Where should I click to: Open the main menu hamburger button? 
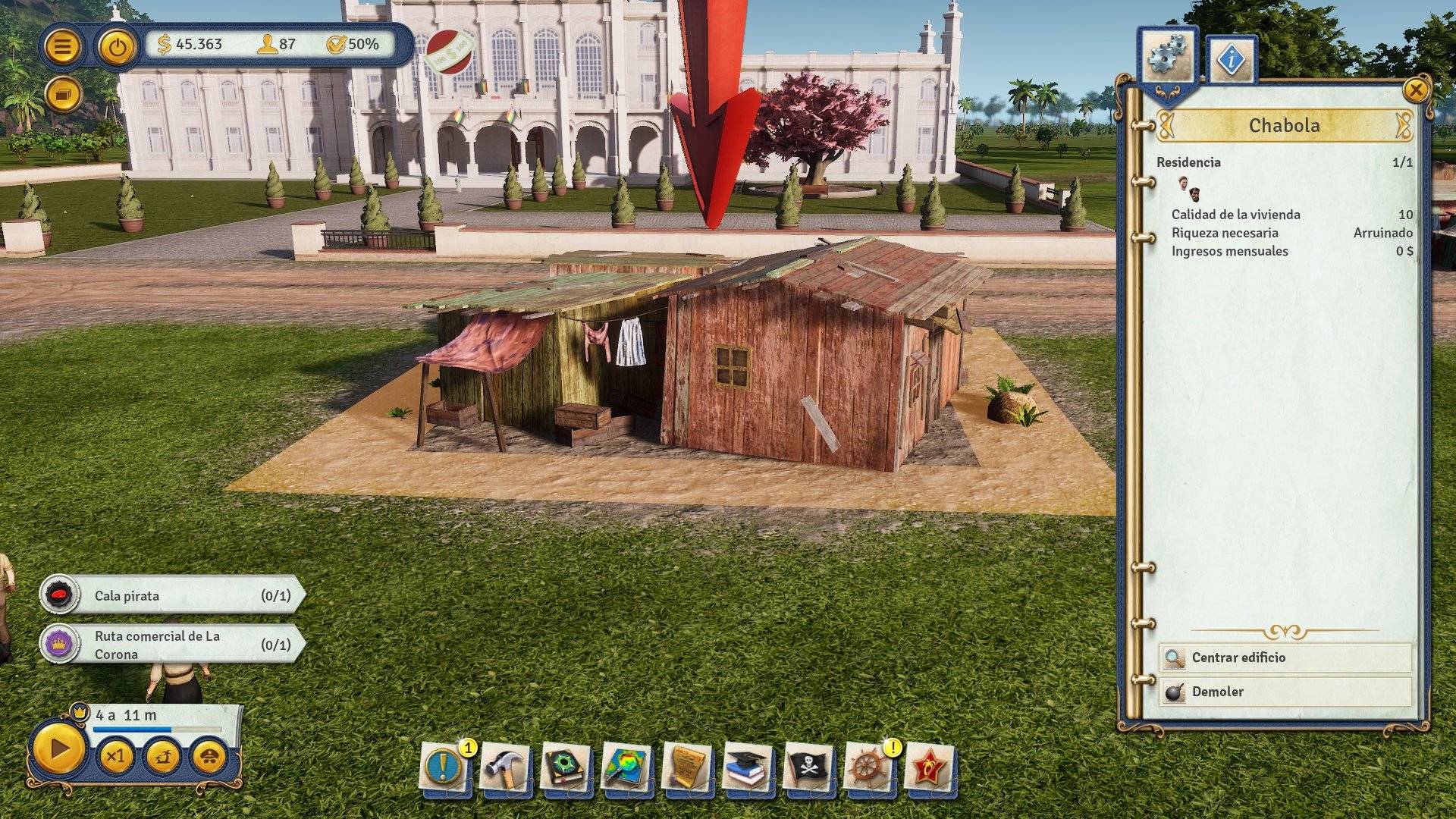(64, 45)
